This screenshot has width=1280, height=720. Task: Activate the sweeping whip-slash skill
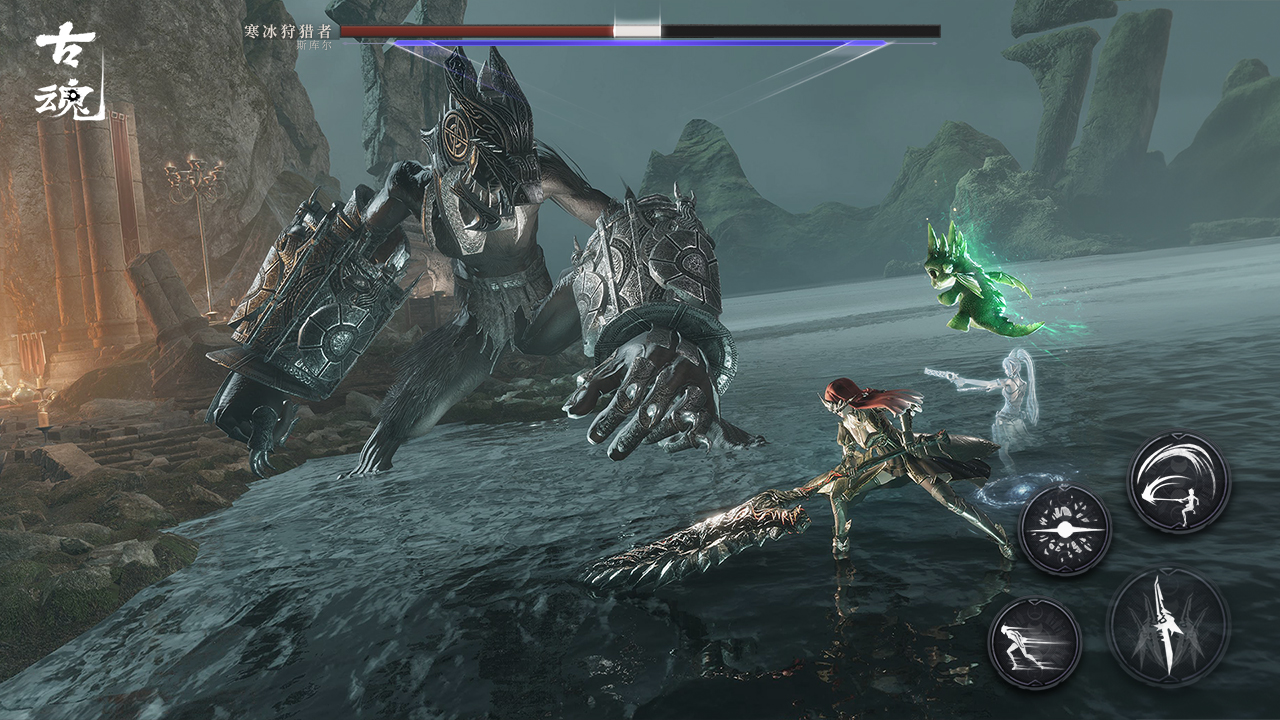[1179, 482]
